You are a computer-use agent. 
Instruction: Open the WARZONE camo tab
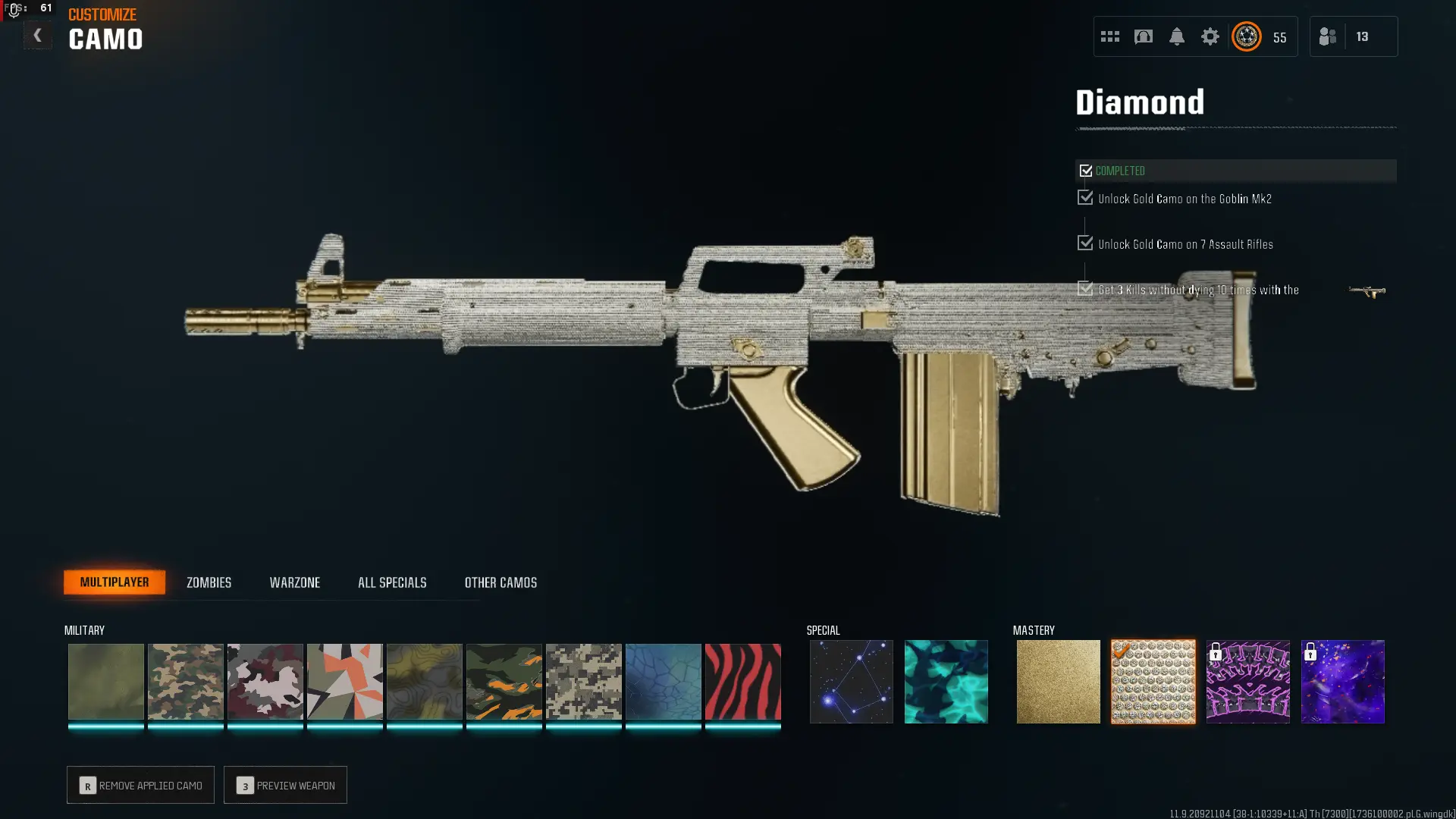295,582
